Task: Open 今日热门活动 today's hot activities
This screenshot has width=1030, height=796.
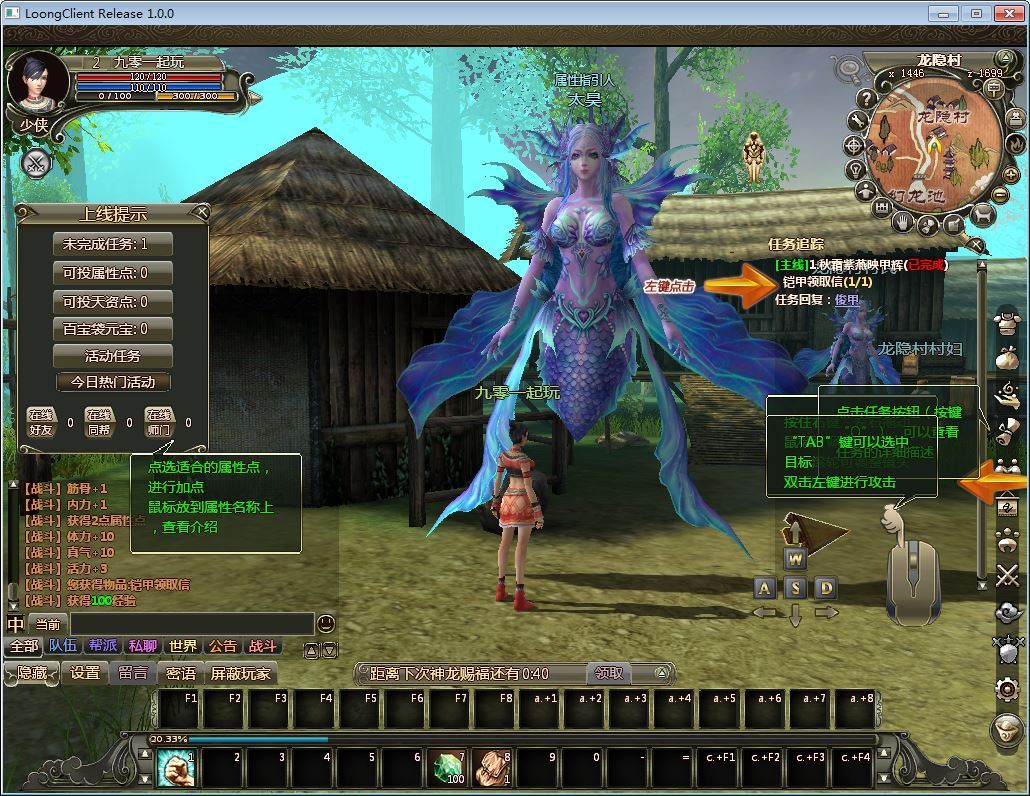Action: [112, 382]
